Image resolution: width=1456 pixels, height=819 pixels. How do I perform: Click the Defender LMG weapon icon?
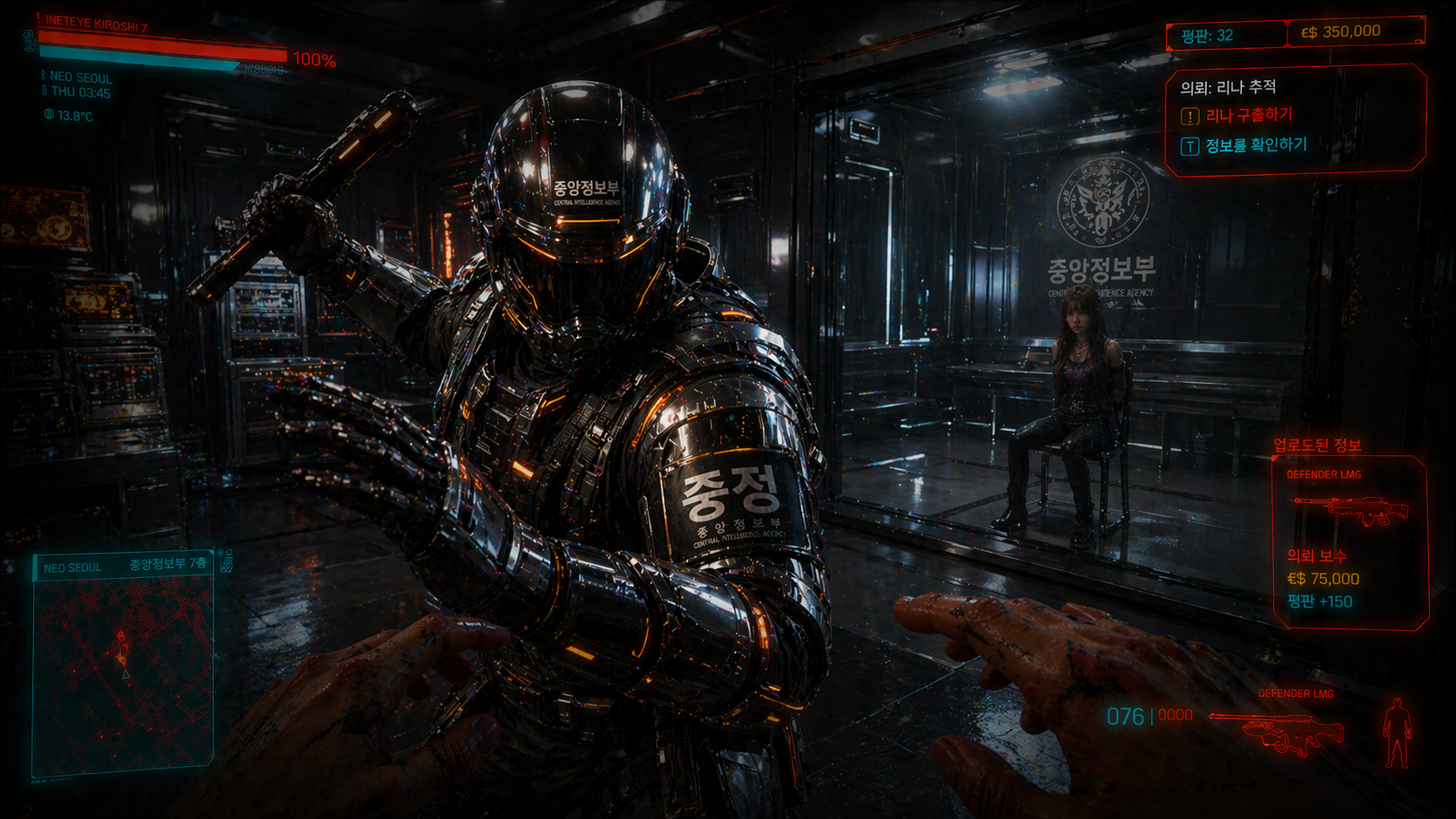(1277, 731)
